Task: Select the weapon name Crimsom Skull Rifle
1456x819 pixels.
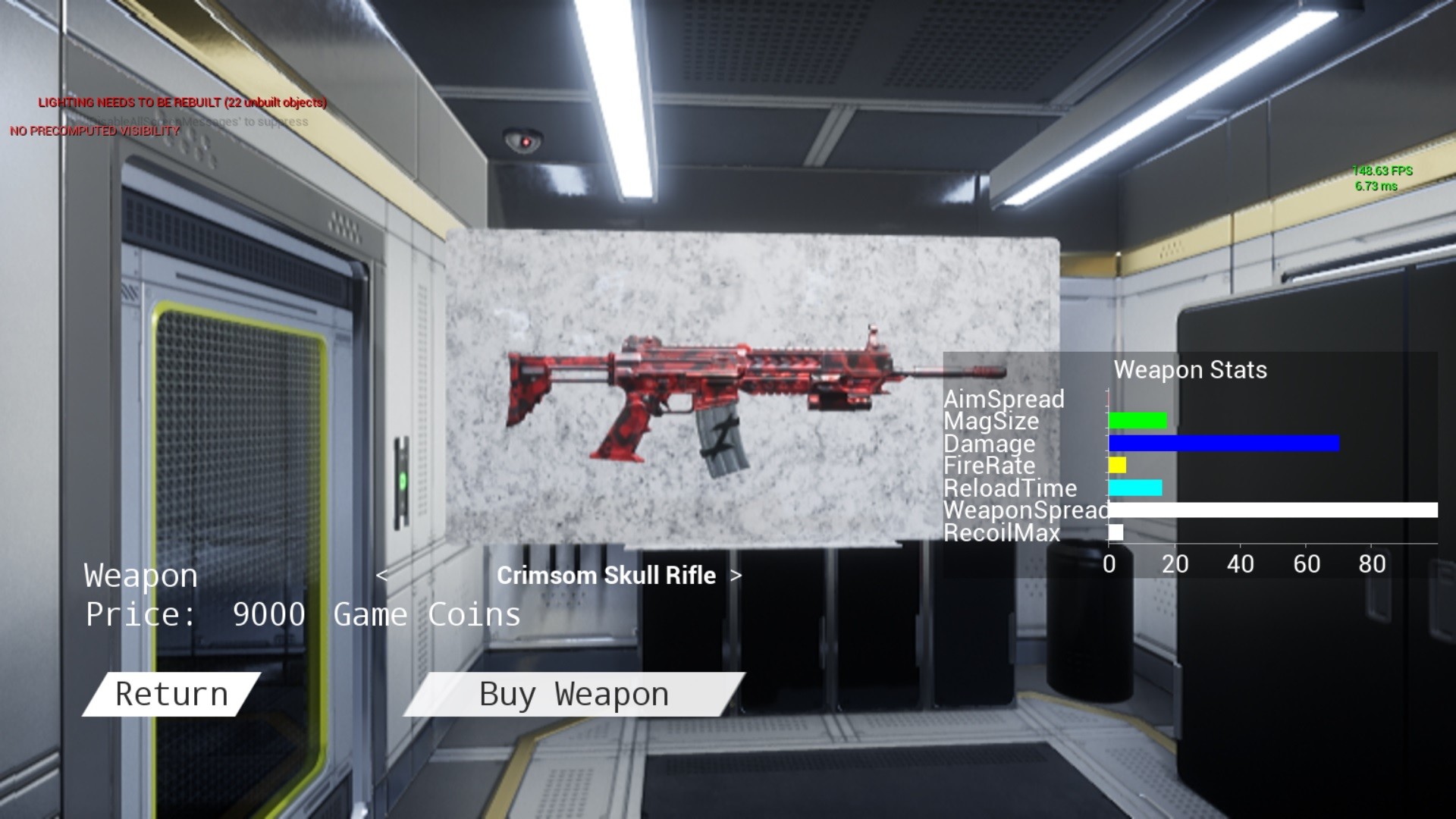Action: [606, 576]
